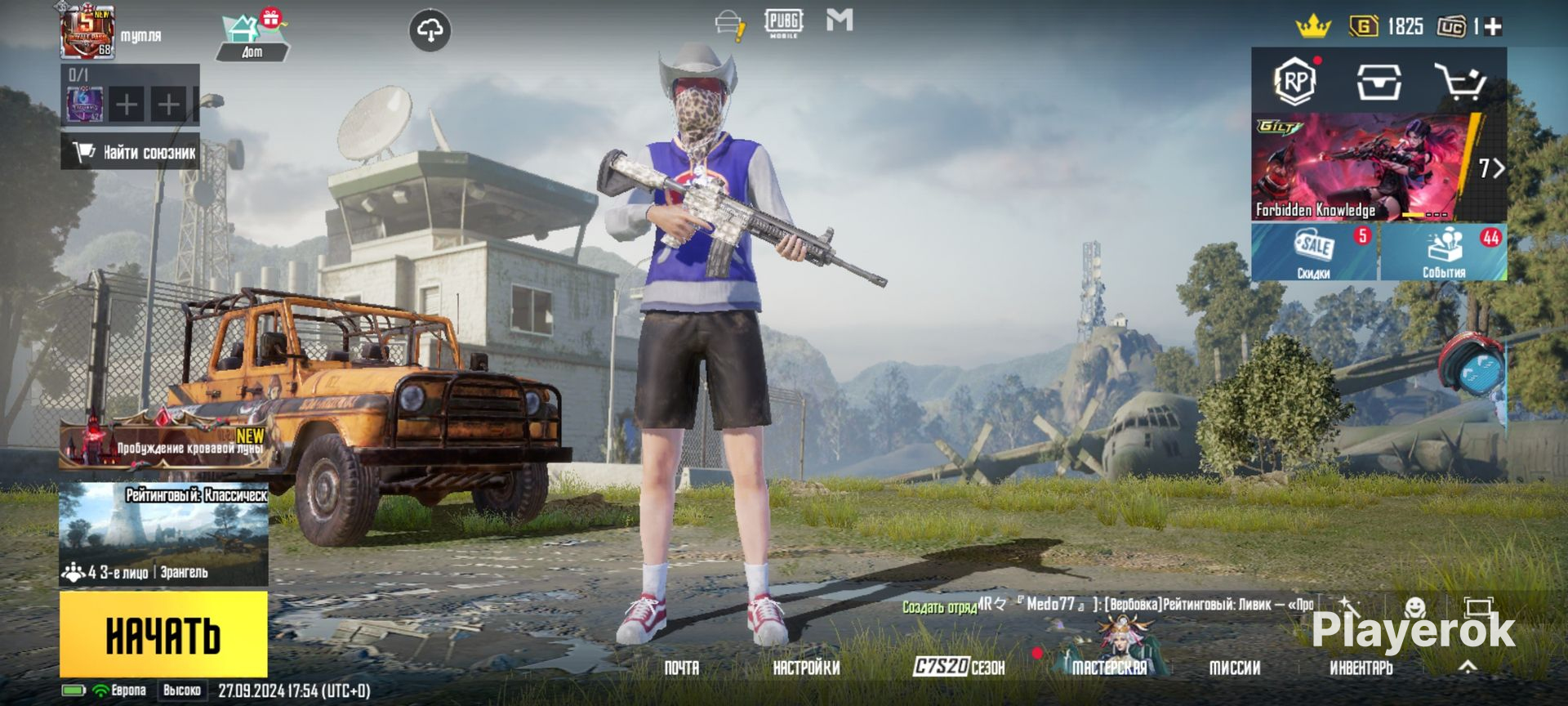The width and height of the screenshot is (1568, 706).
Task: Go to the Дом home feature
Action: 252,37
